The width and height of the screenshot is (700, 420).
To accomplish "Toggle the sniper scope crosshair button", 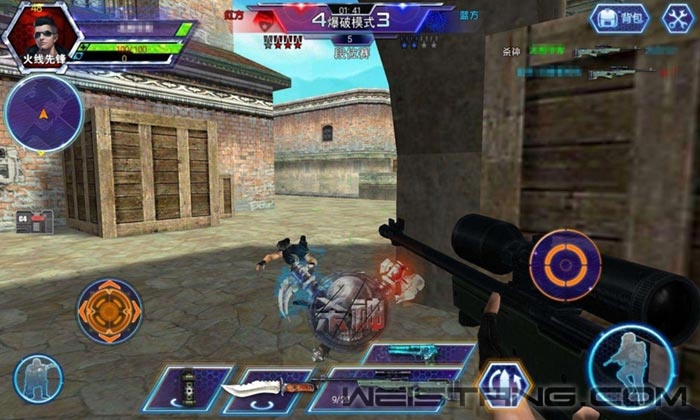I will coord(565,264).
